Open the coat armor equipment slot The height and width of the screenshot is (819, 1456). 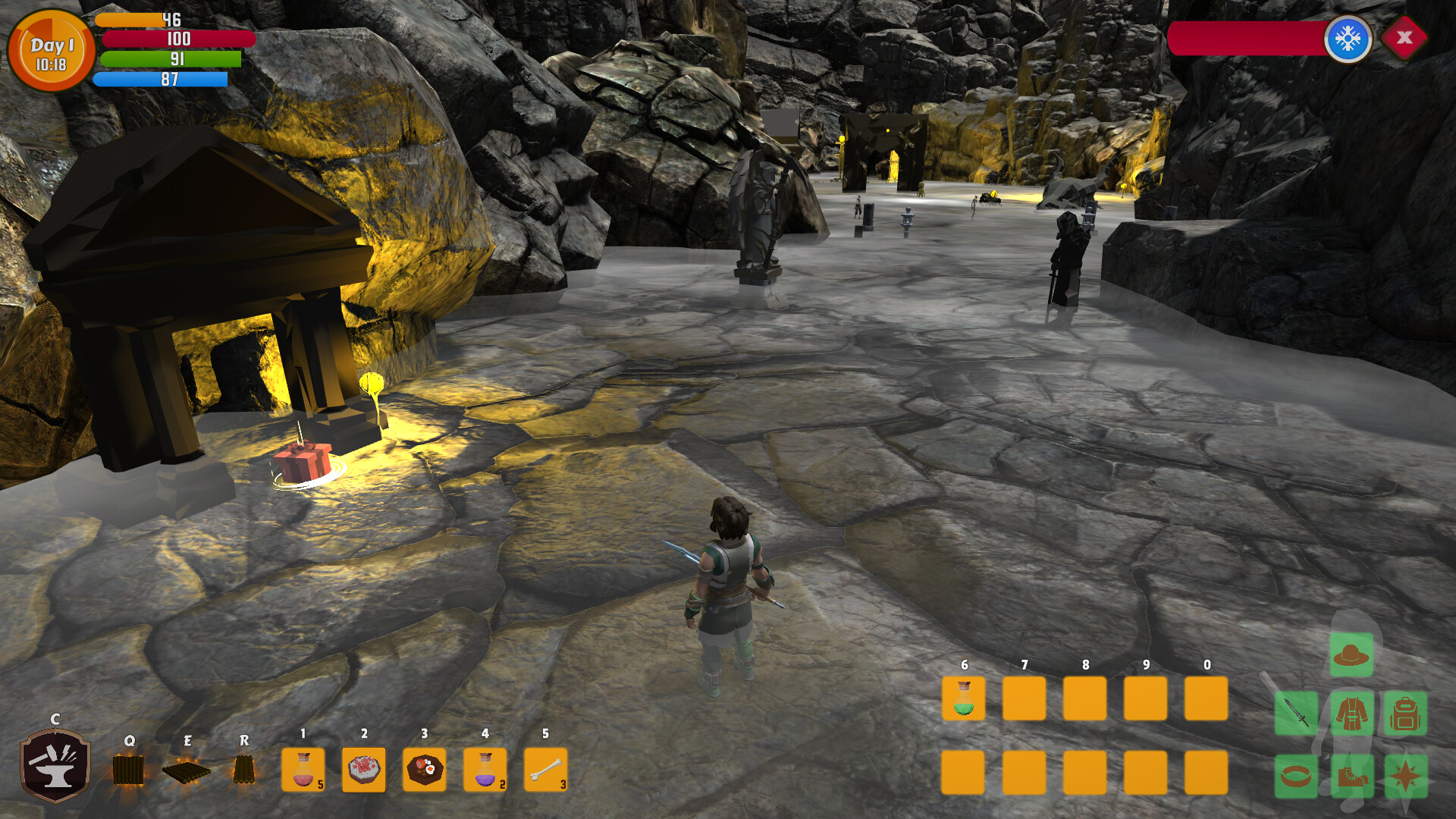(1351, 714)
